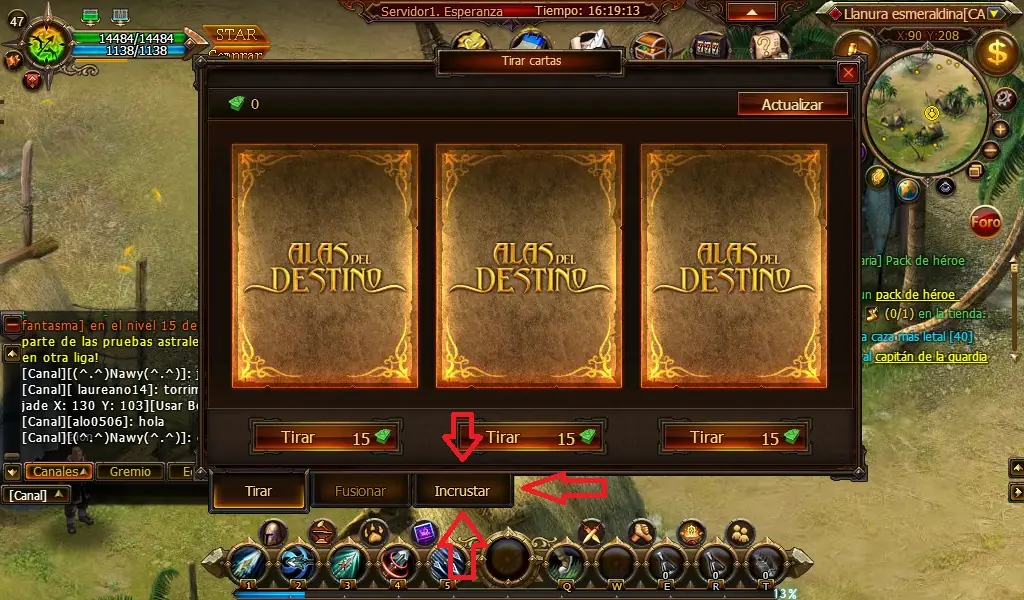Screen dimensions: 1024x600
Task: Select the left Alas del Destino card
Action: [325, 266]
